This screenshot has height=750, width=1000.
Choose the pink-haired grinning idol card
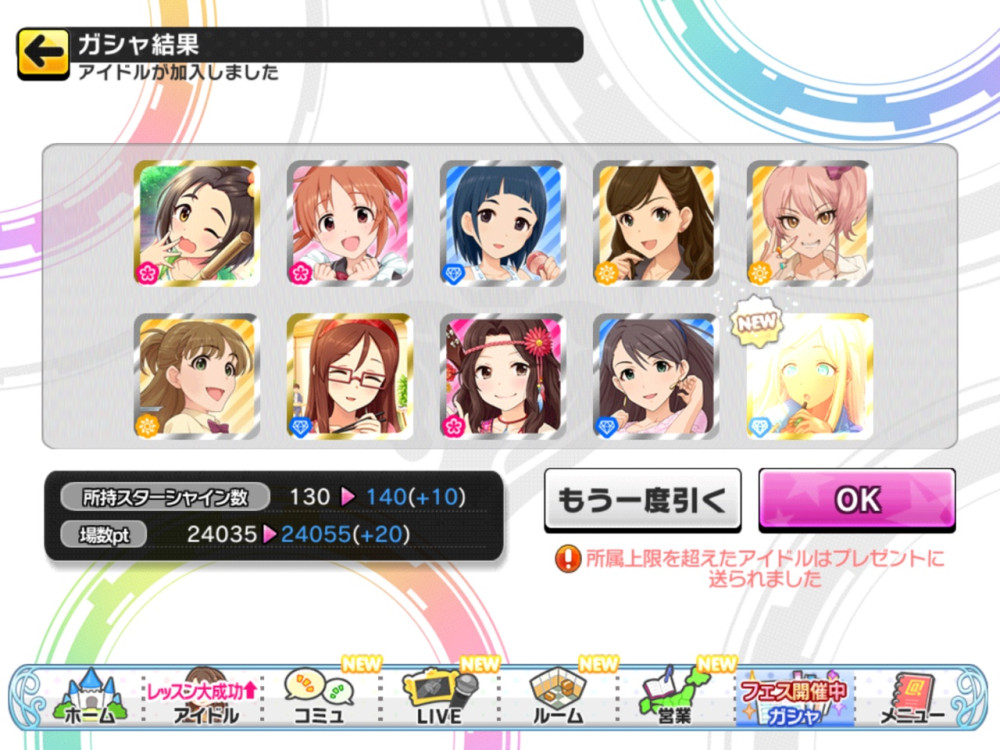810,223
